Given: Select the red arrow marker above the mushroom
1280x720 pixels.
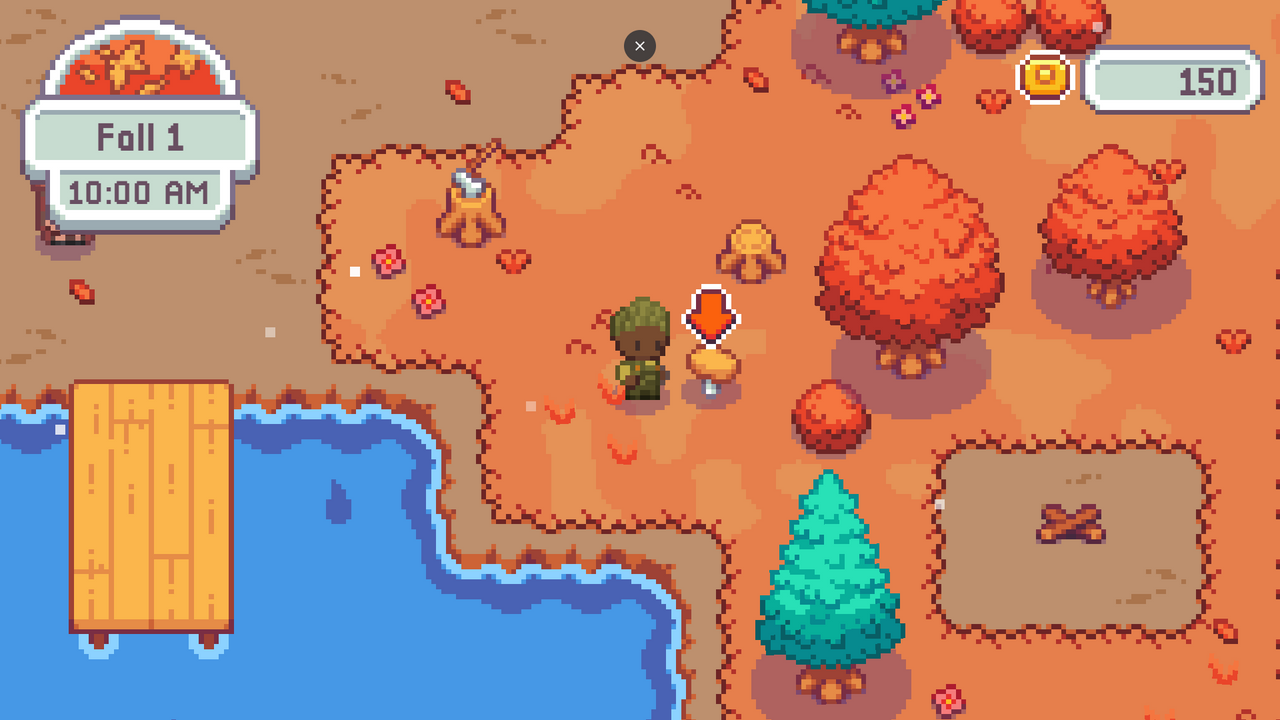Looking at the screenshot, I should coord(712,316).
